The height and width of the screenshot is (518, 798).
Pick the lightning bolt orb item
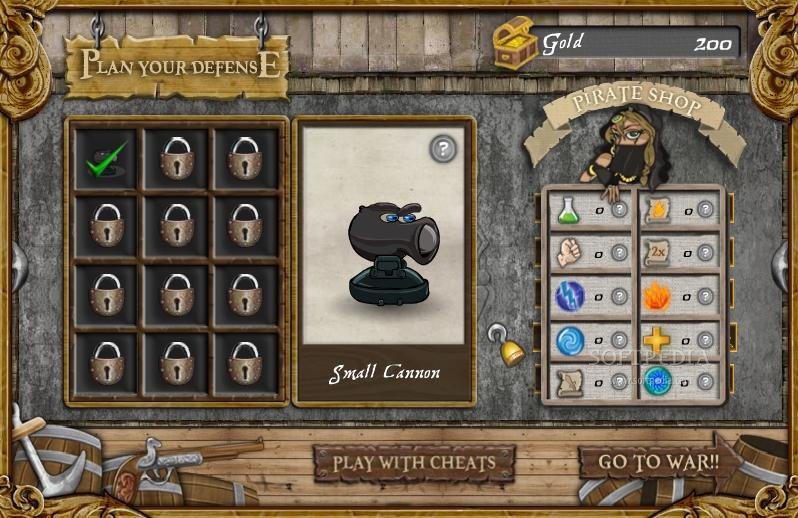coord(568,296)
